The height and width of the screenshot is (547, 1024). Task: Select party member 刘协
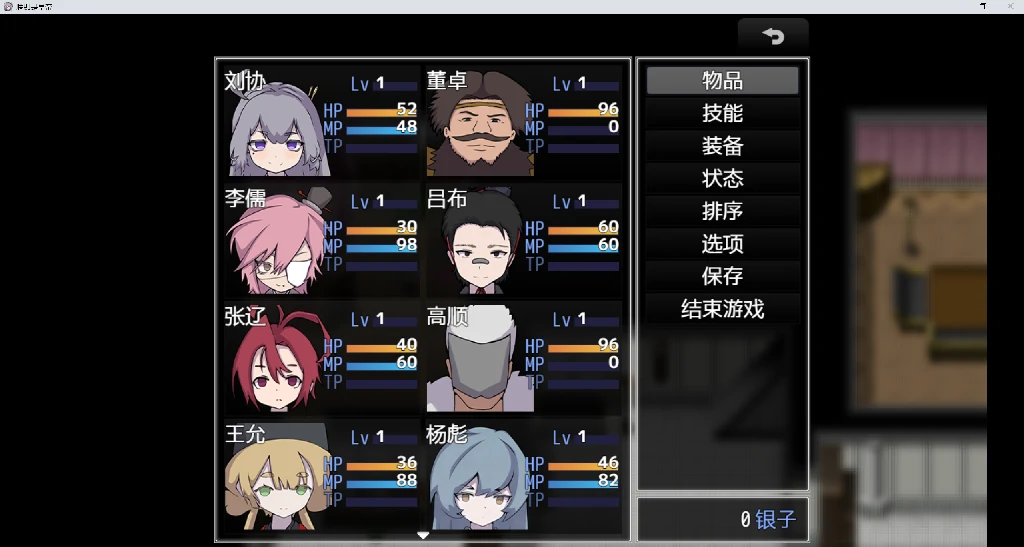[x=320, y=120]
